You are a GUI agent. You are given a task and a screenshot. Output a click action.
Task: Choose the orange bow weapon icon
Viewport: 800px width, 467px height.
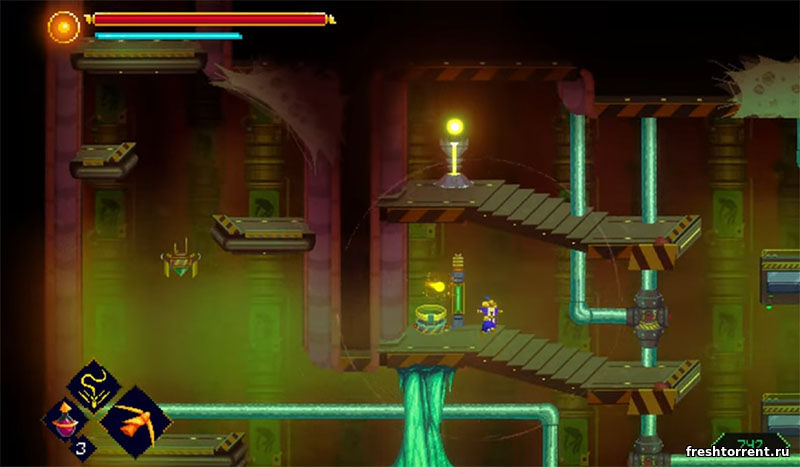click(136, 421)
